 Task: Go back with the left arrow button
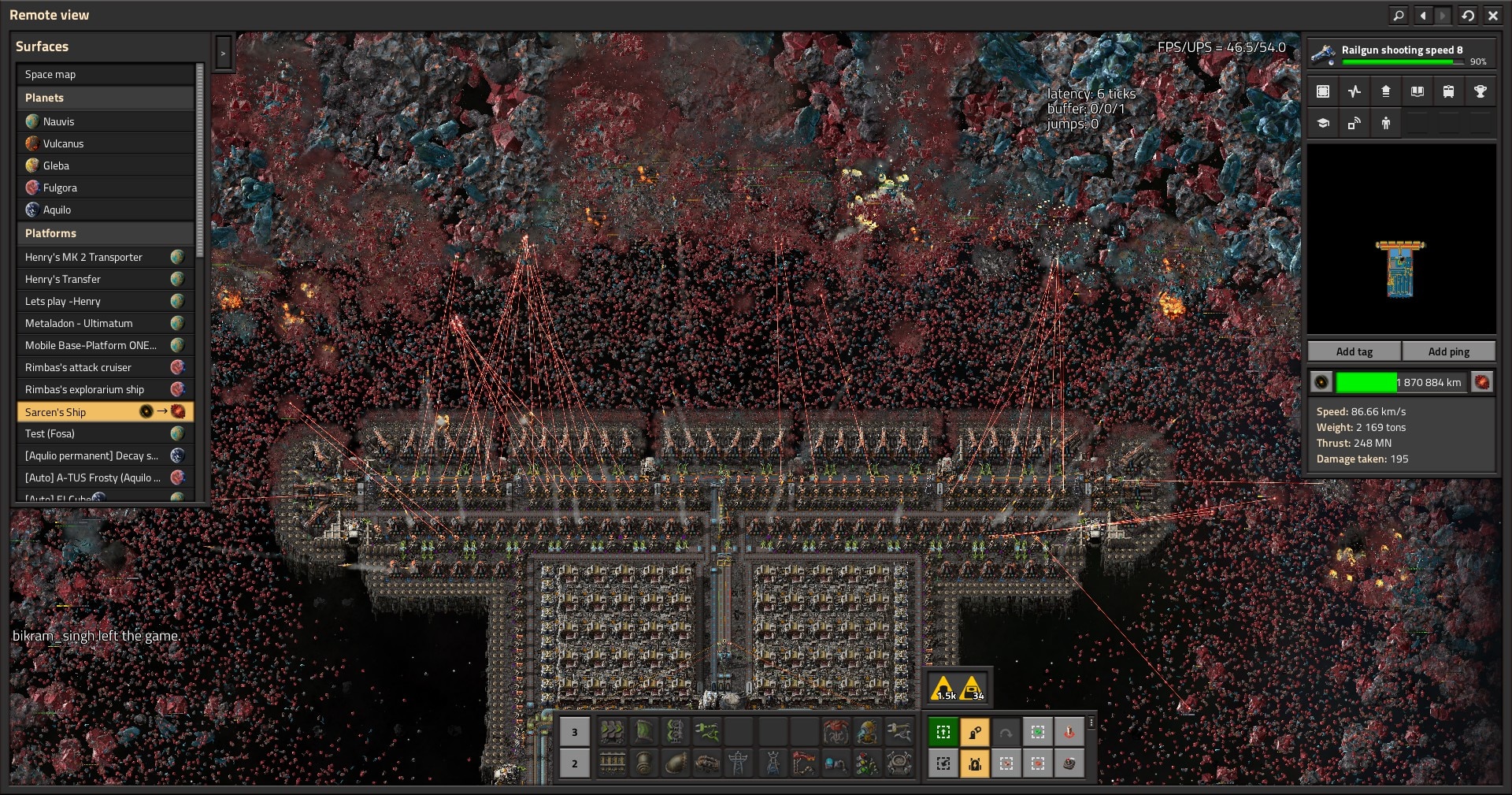(1422, 15)
